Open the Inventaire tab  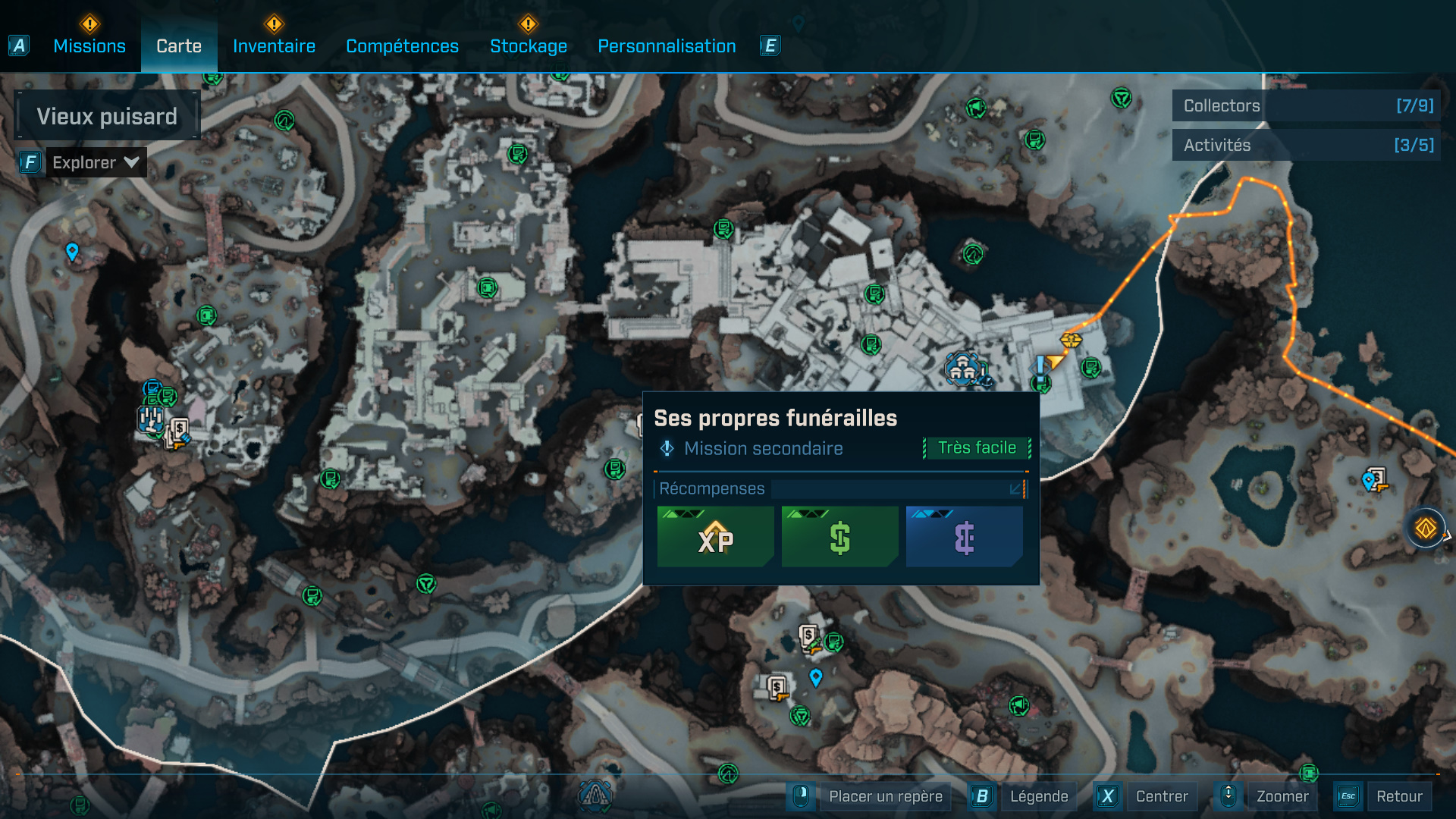tap(274, 45)
